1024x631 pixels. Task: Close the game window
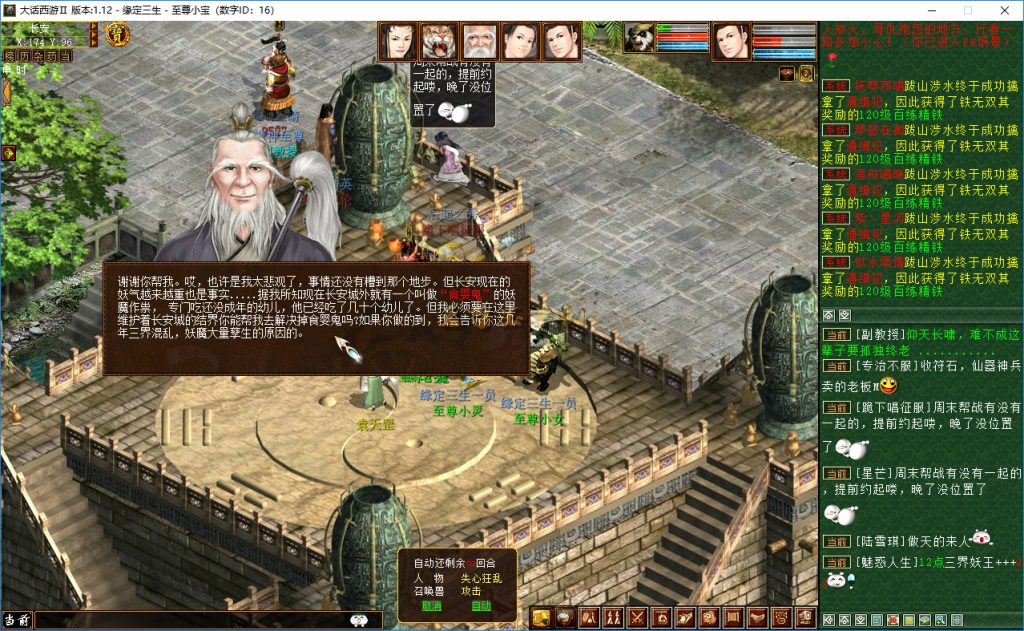tap(1002, 9)
